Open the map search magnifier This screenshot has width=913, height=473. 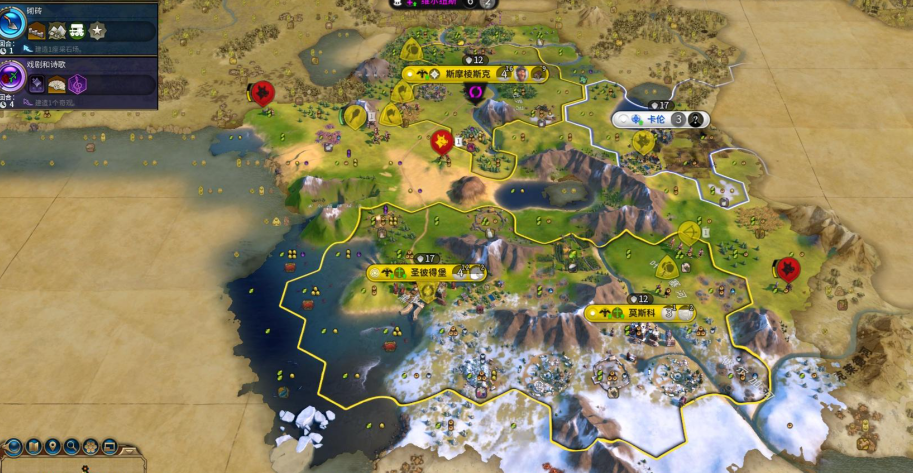tap(71, 446)
